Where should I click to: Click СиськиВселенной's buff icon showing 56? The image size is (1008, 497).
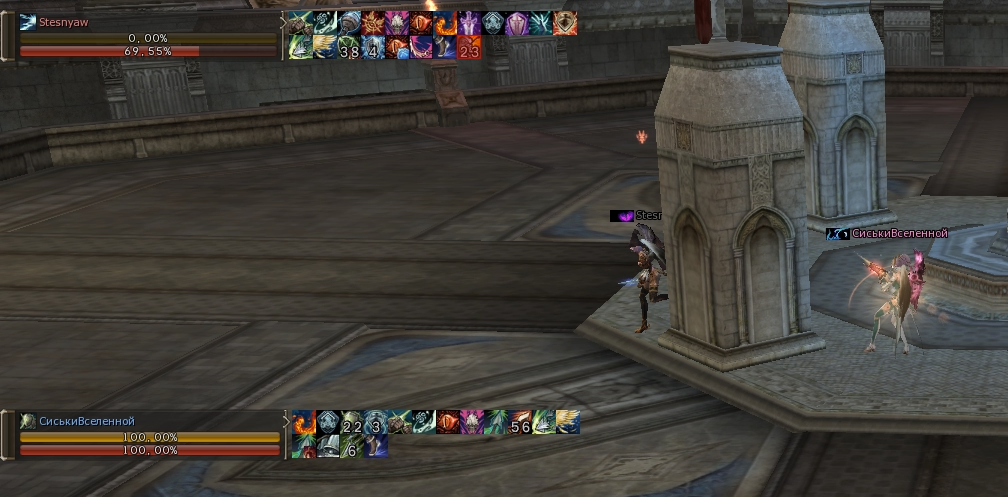click(520, 423)
